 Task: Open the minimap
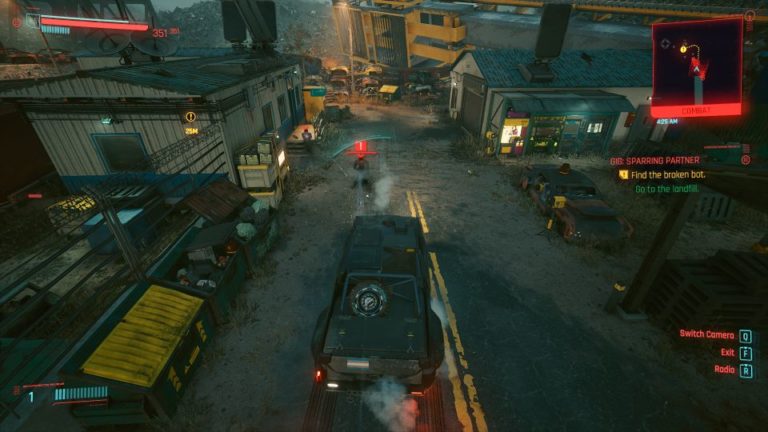coord(696,60)
